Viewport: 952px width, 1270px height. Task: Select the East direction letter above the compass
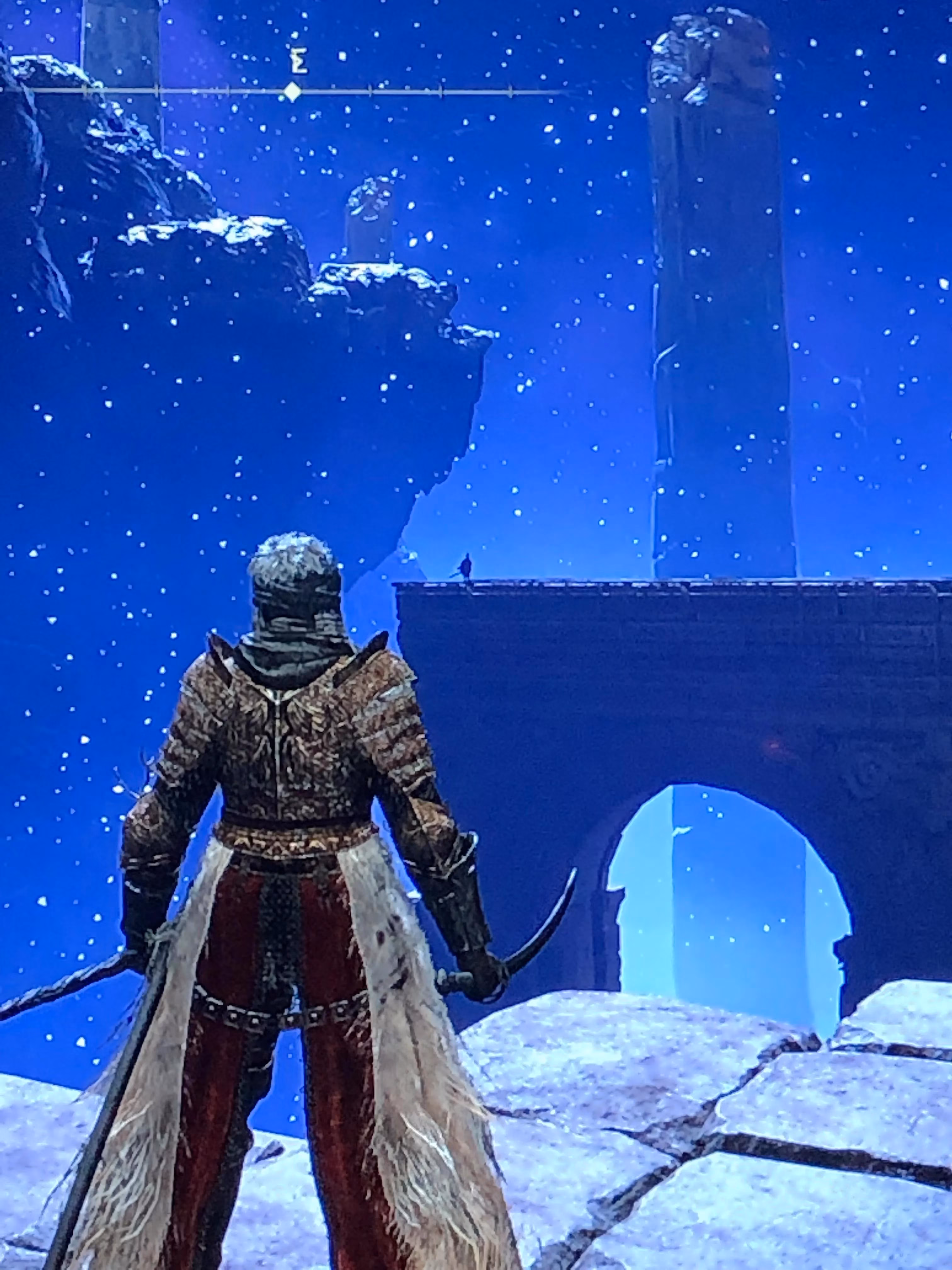point(297,64)
